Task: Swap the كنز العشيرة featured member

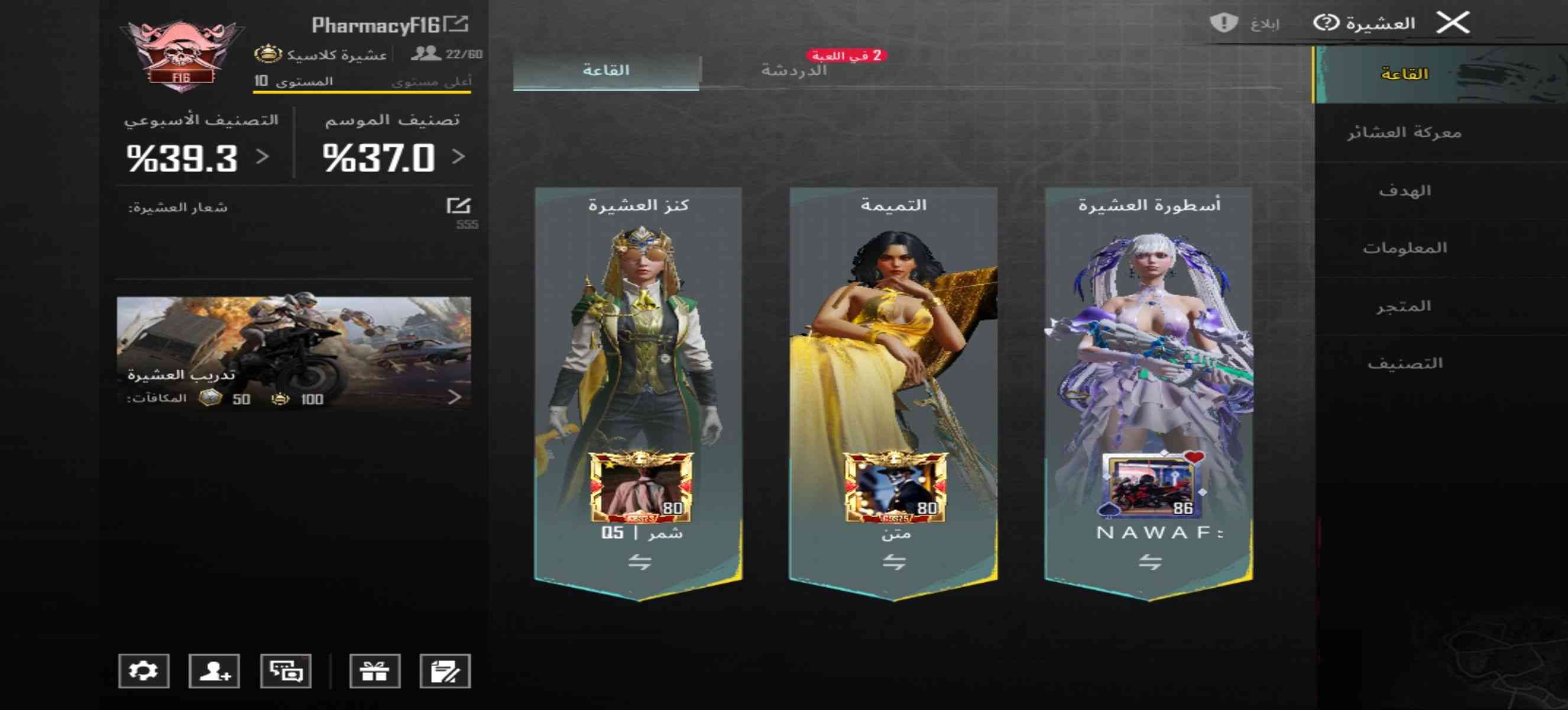Action: (x=639, y=562)
